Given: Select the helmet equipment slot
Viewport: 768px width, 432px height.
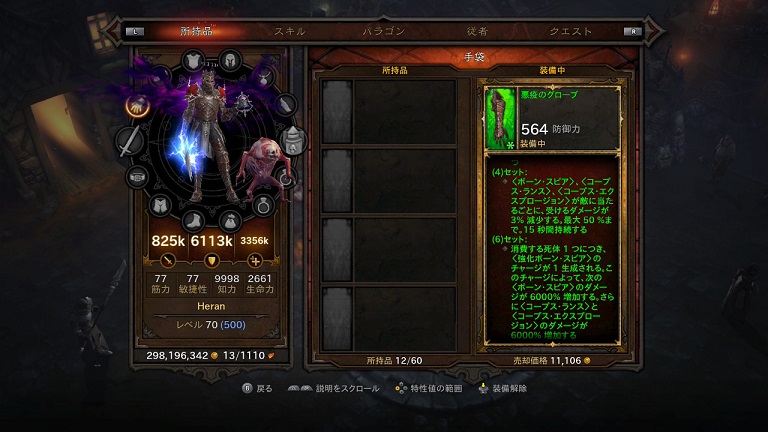Looking at the screenshot, I should (x=230, y=60).
